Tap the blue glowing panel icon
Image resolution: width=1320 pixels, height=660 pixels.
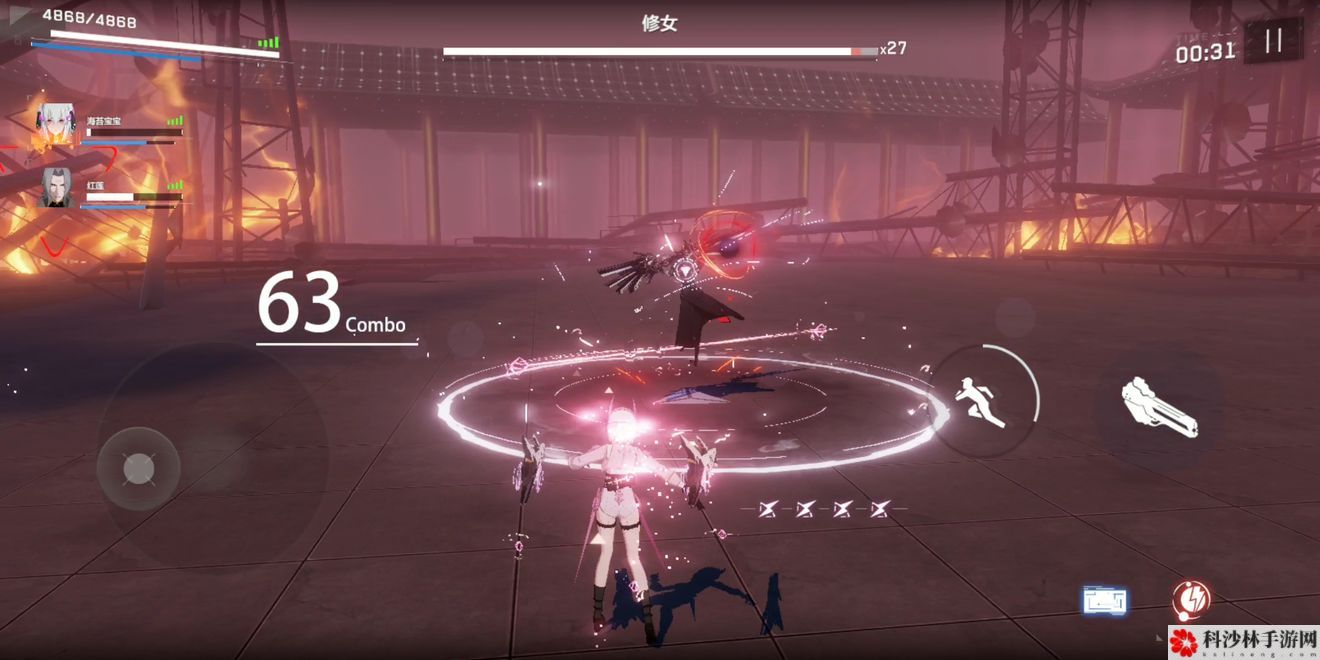(x=1105, y=600)
